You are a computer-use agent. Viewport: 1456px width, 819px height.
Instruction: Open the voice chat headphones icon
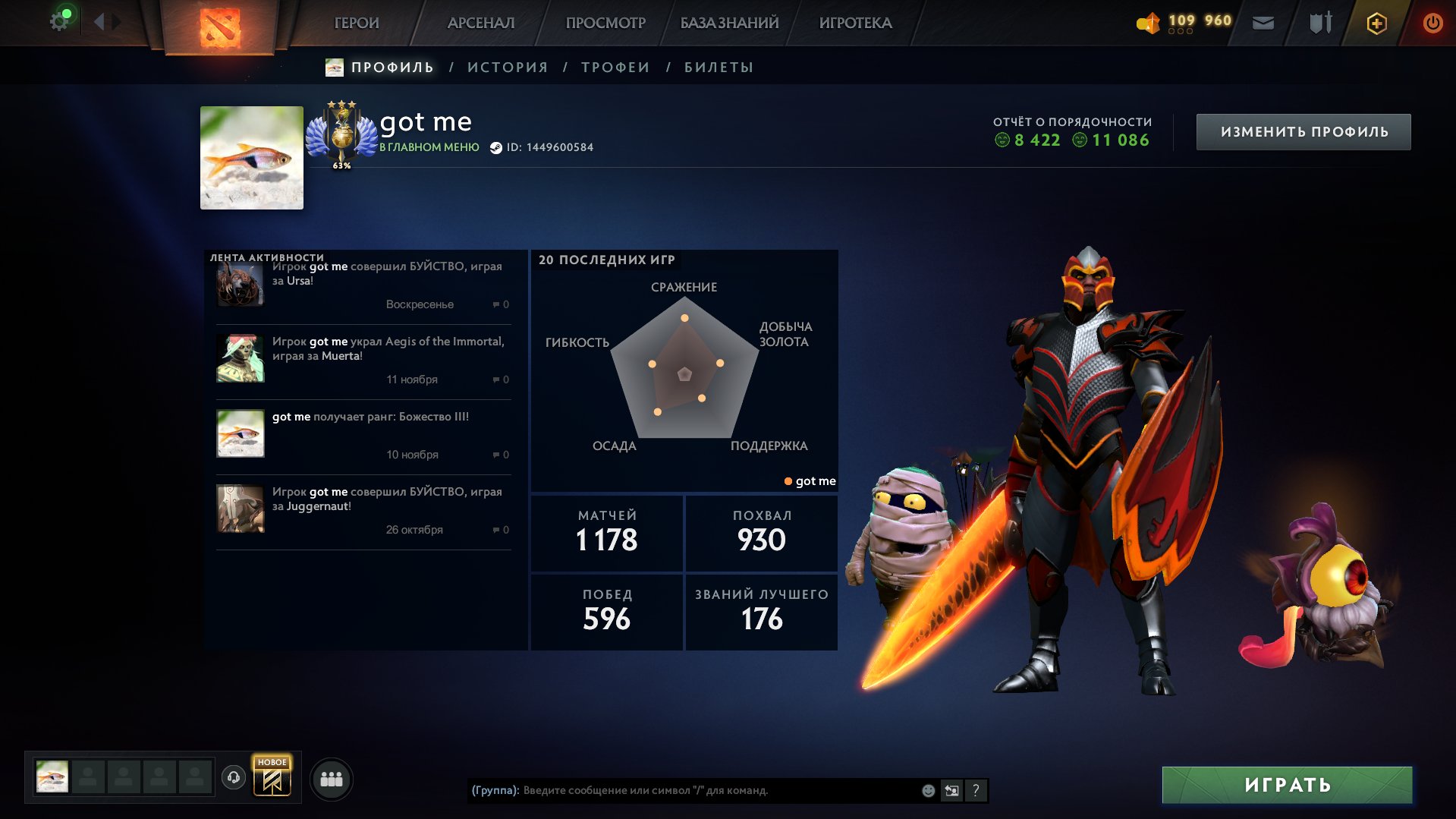234,777
